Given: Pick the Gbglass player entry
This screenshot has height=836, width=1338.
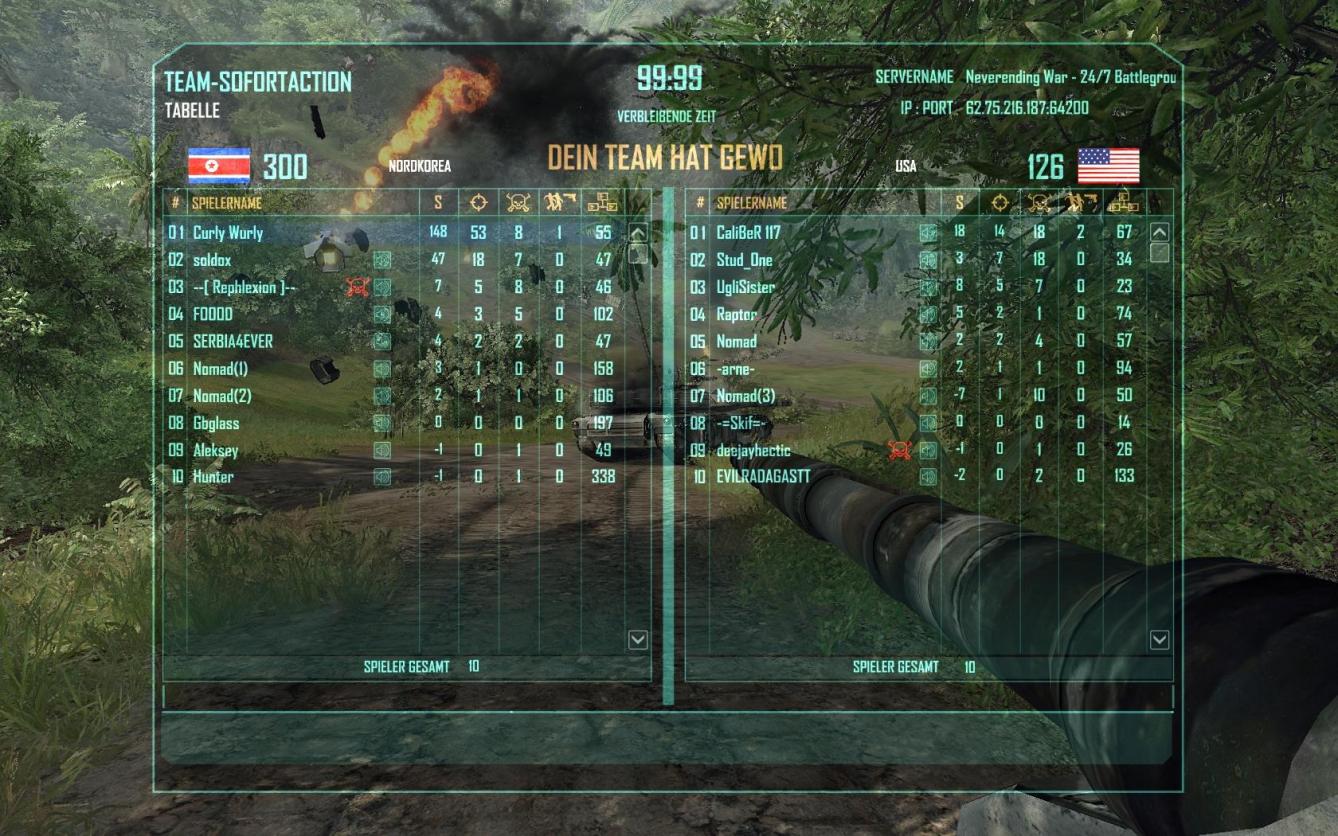Looking at the screenshot, I should coord(216,423).
